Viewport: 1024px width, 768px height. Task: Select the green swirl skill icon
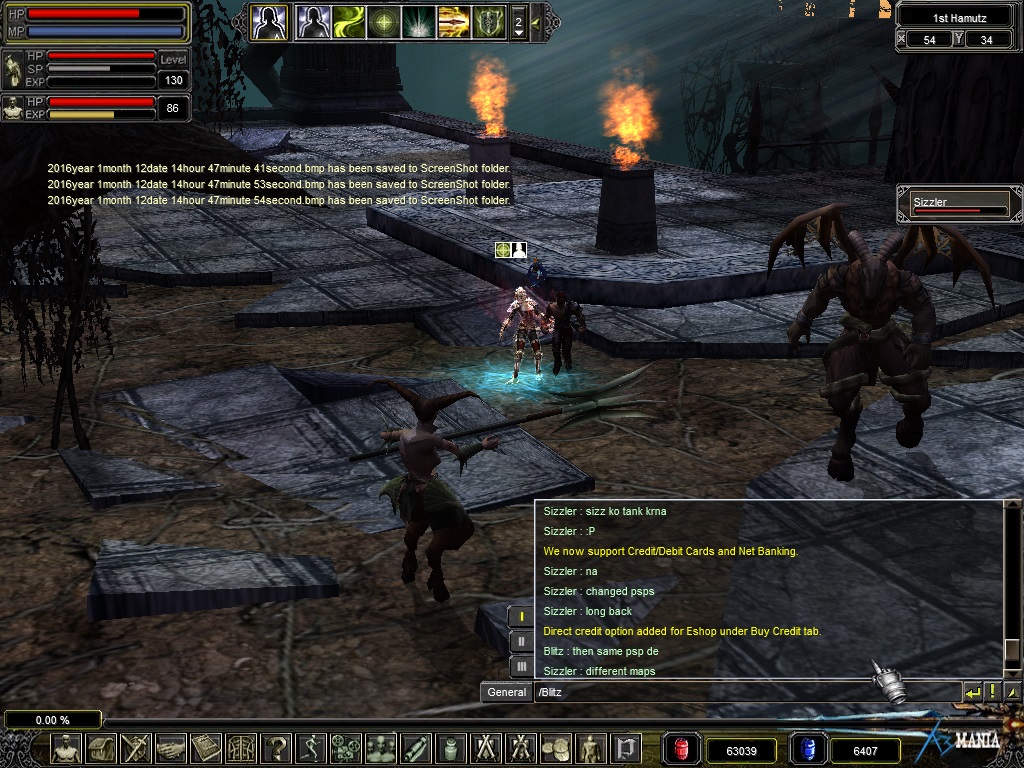(349, 21)
